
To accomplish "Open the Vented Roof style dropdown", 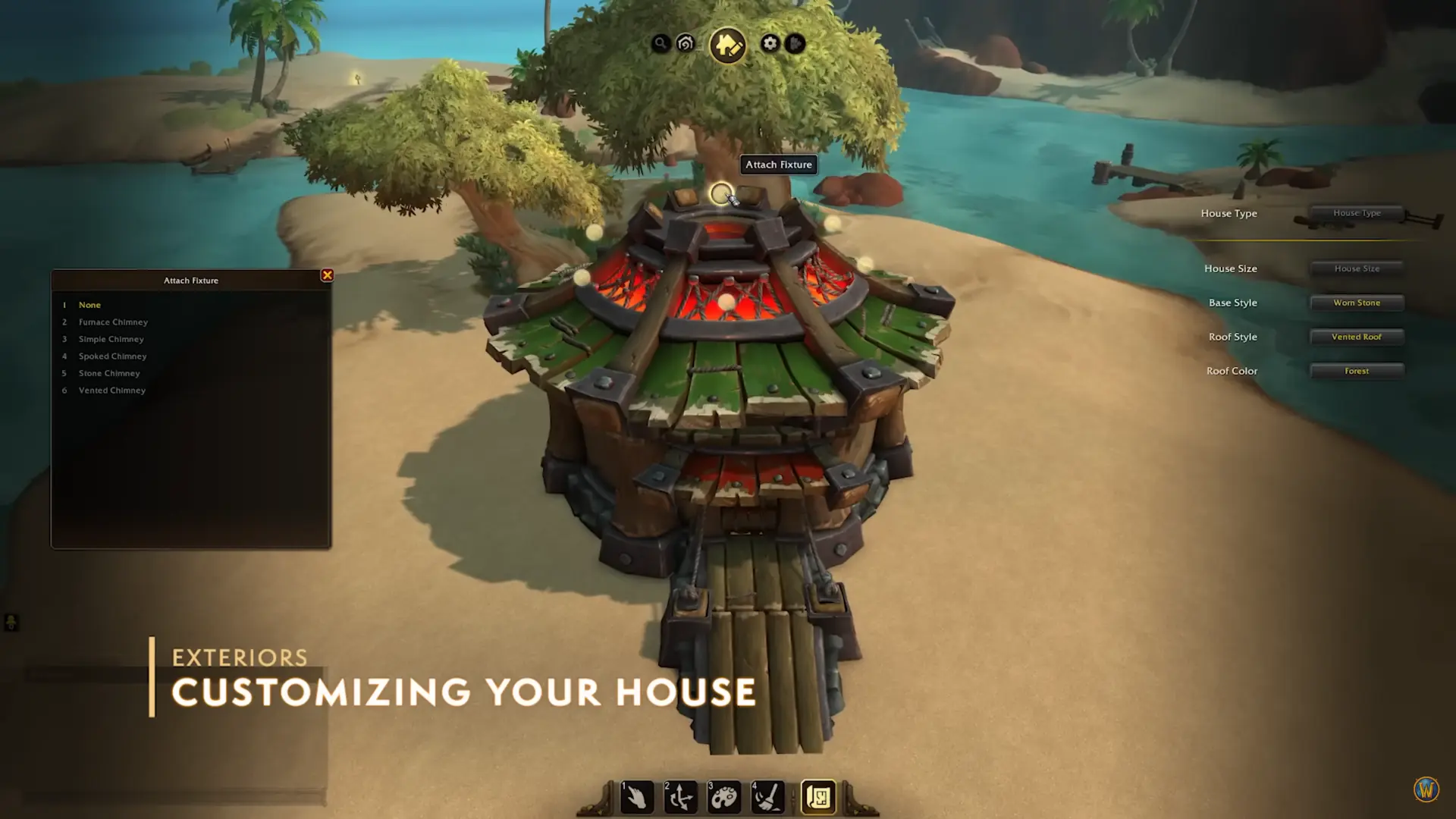I will (x=1357, y=337).
